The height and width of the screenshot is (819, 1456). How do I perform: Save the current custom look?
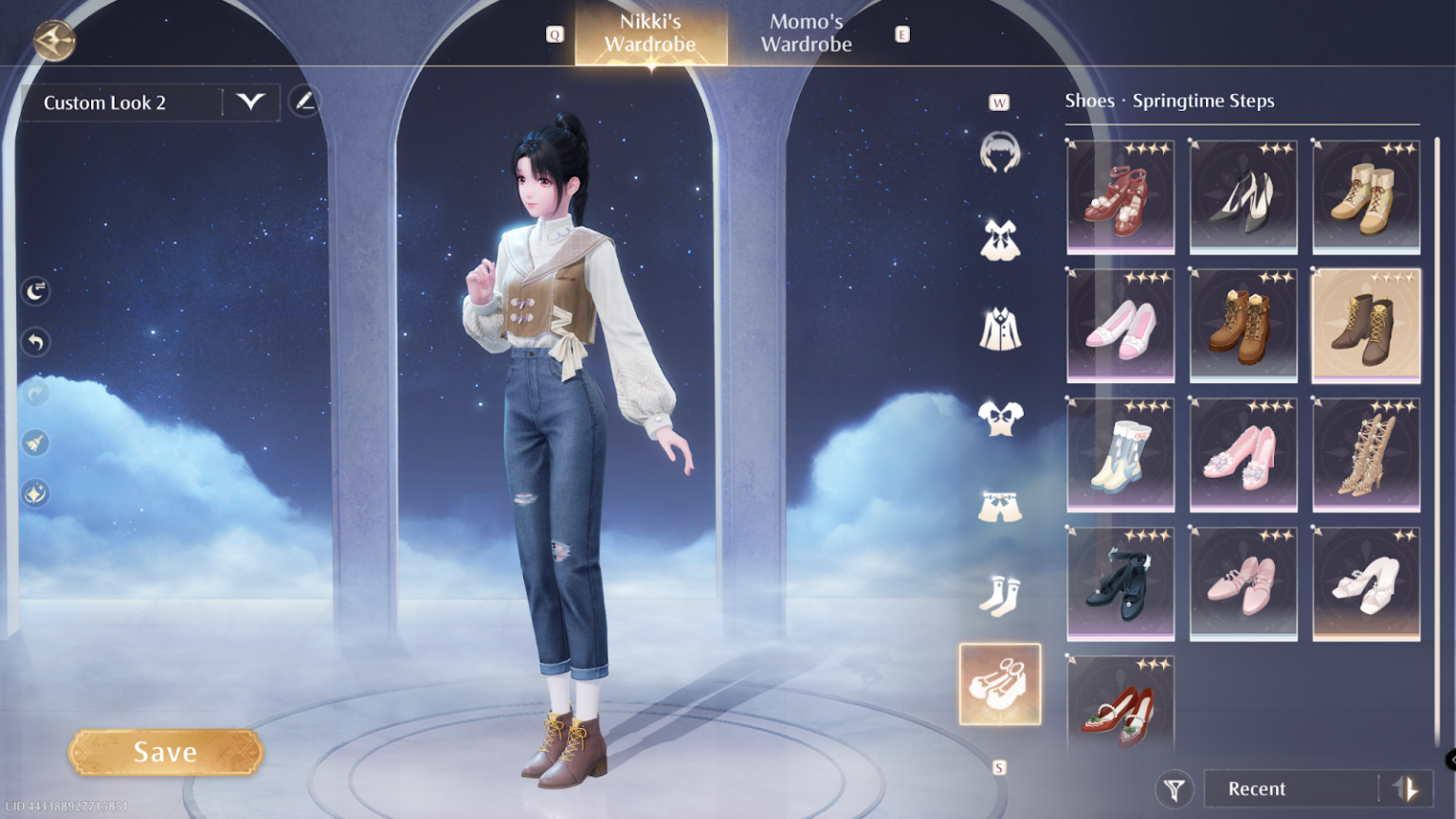click(x=165, y=753)
